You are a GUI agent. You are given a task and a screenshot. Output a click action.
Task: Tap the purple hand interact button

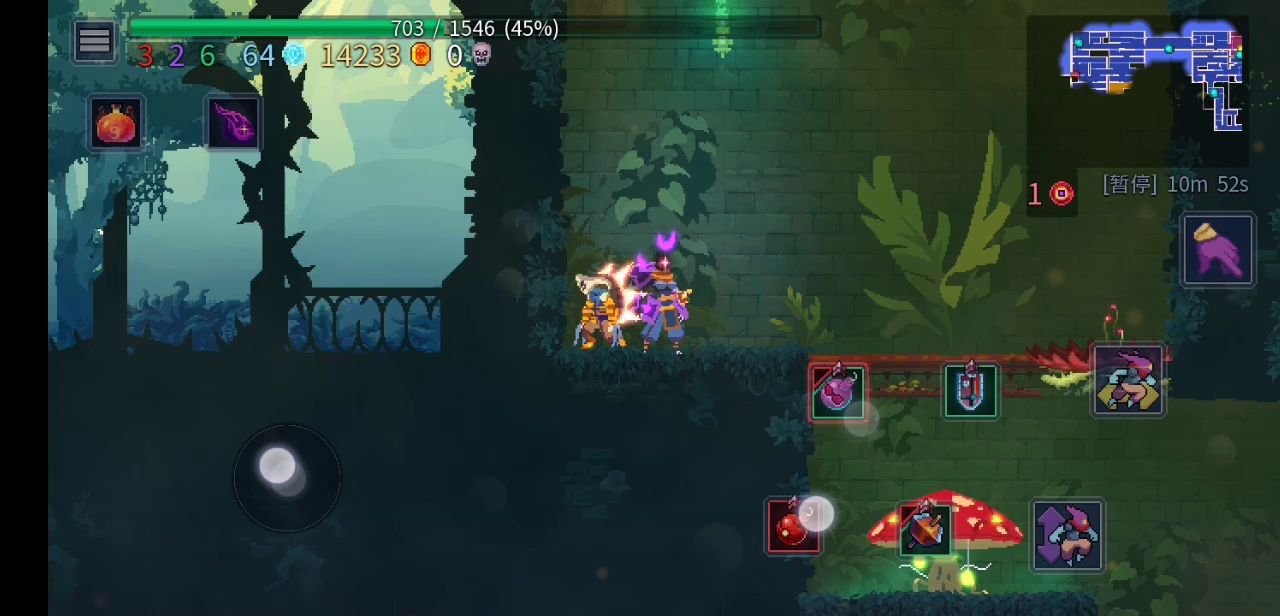[1217, 250]
